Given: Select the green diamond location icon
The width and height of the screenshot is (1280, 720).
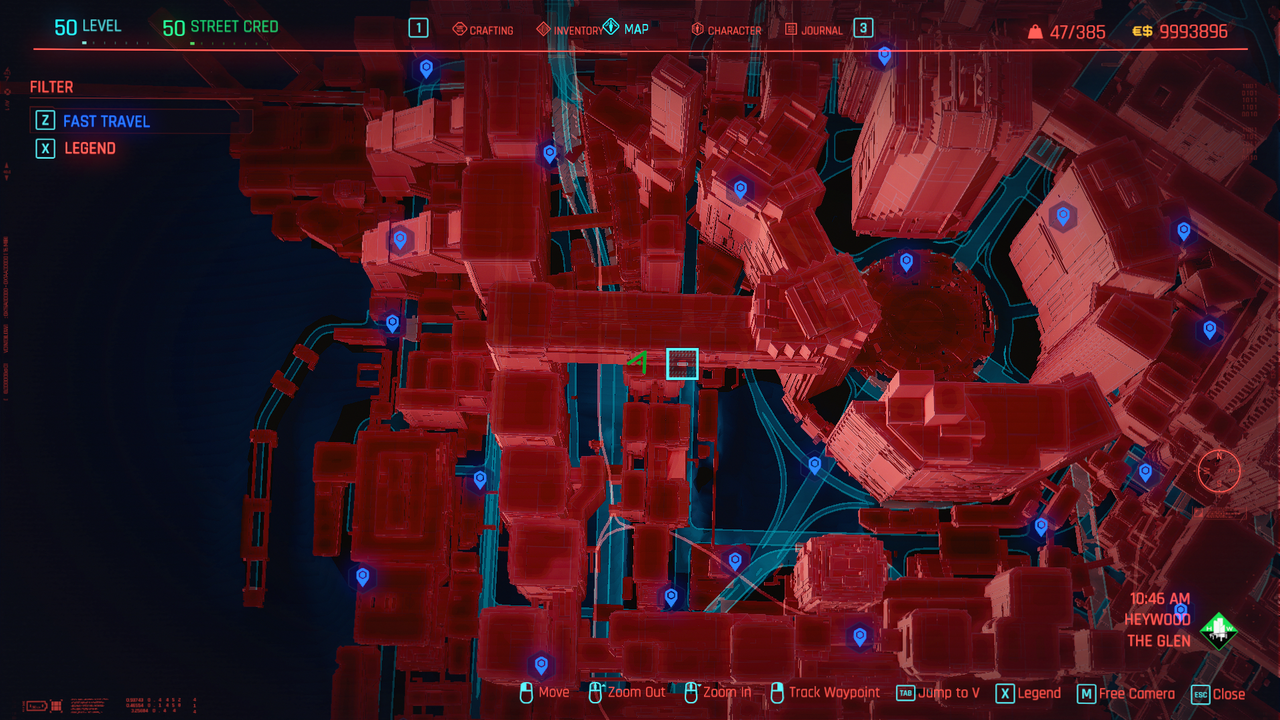Looking at the screenshot, I should click(1218, 631).
